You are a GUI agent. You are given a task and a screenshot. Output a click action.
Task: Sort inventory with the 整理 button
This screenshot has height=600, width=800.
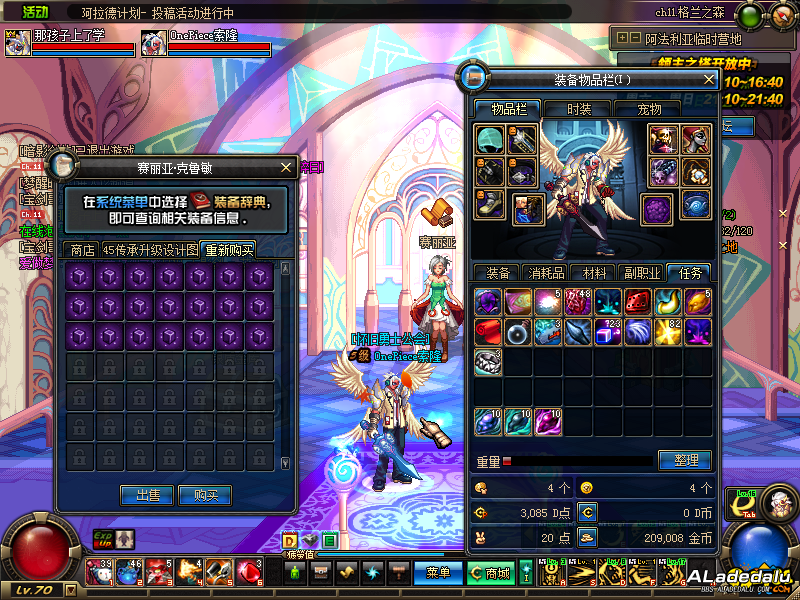(x=685, y=460)
